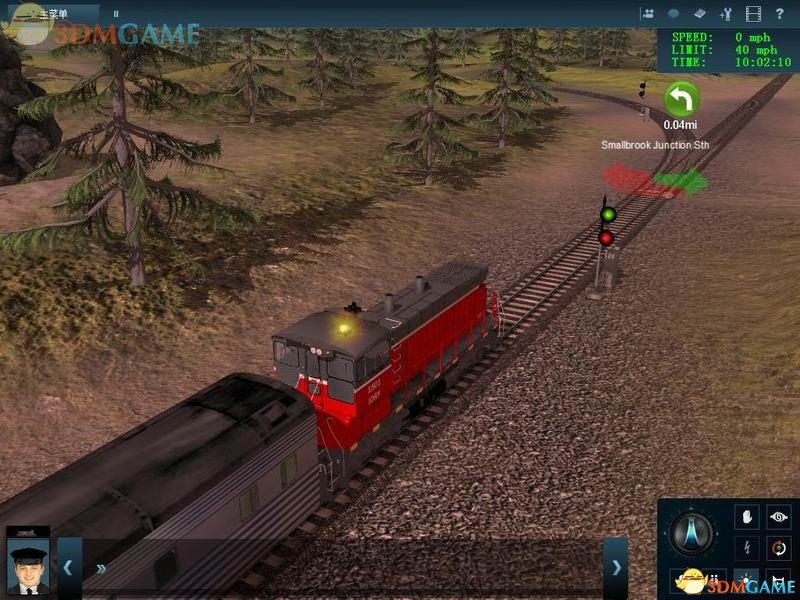The height and width of the screenshot is (600, 800).
Task: Click the double chevron in driver bar
Action: pyautogui.click(x=101, y=568)
